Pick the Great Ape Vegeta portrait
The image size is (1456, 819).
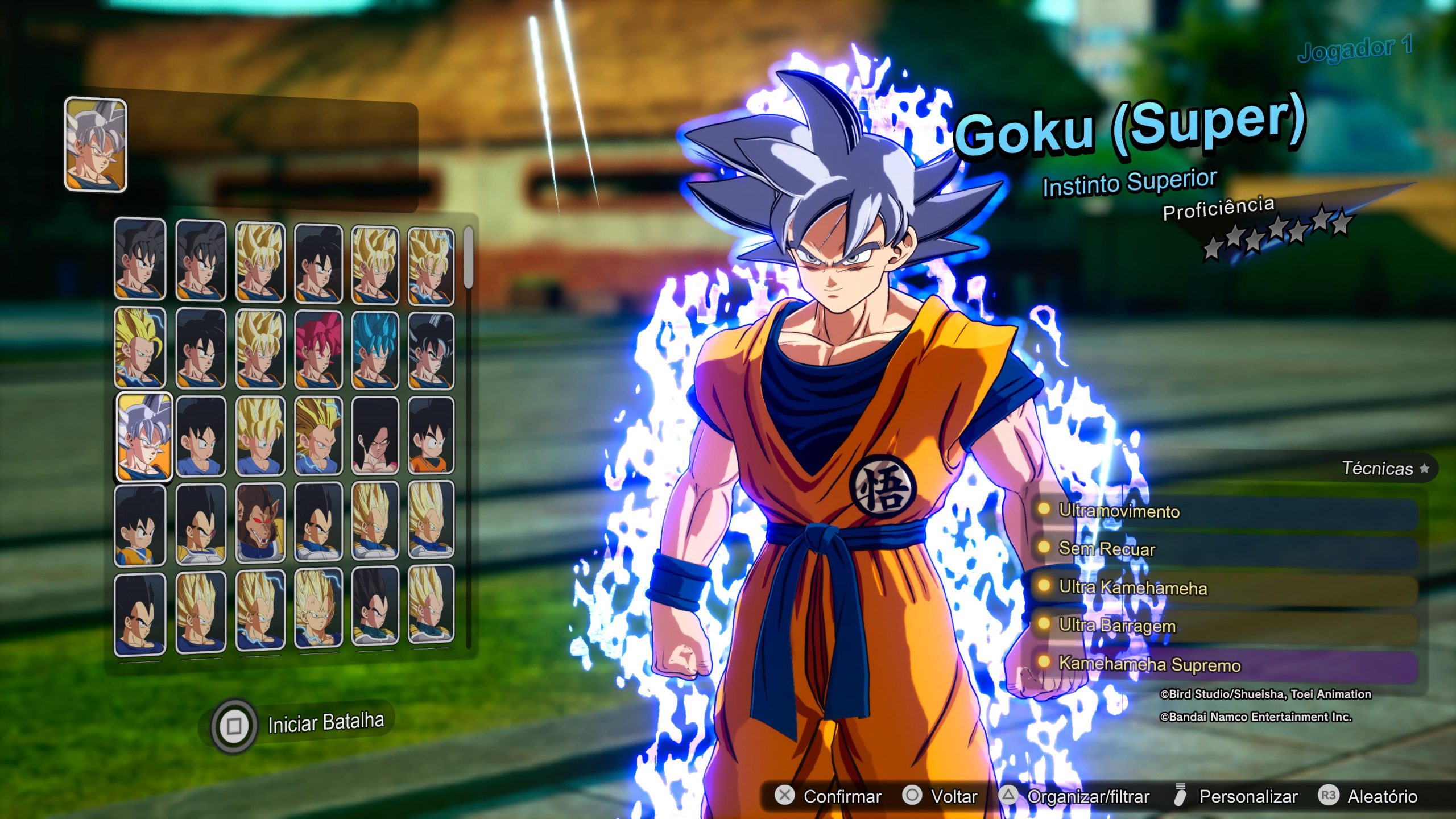point(260,523)
